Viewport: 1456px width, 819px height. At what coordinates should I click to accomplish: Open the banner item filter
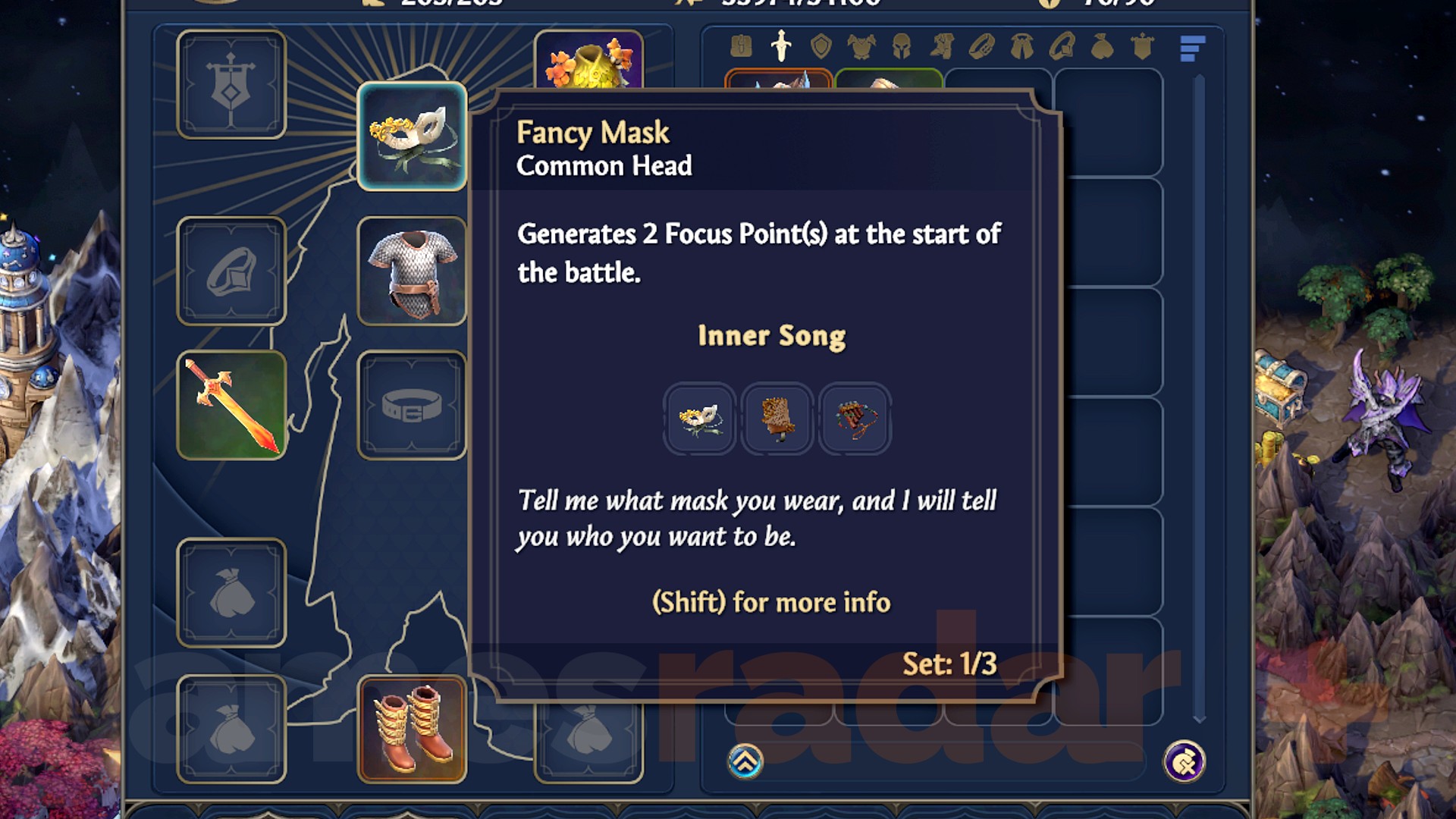pyautogui.click(x=1142, y=45)
